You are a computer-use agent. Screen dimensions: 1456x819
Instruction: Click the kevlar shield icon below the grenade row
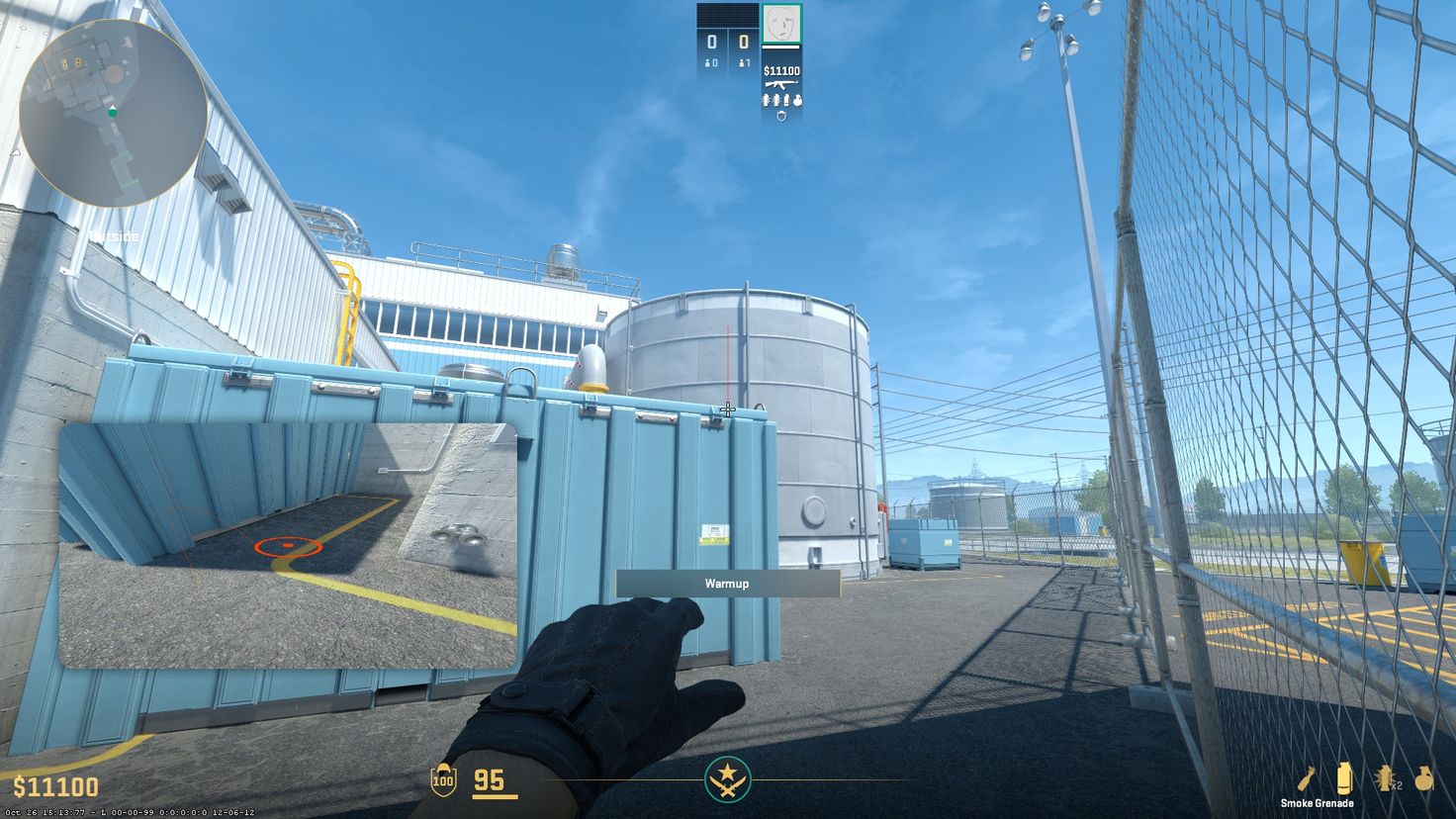tap(781, 116)
